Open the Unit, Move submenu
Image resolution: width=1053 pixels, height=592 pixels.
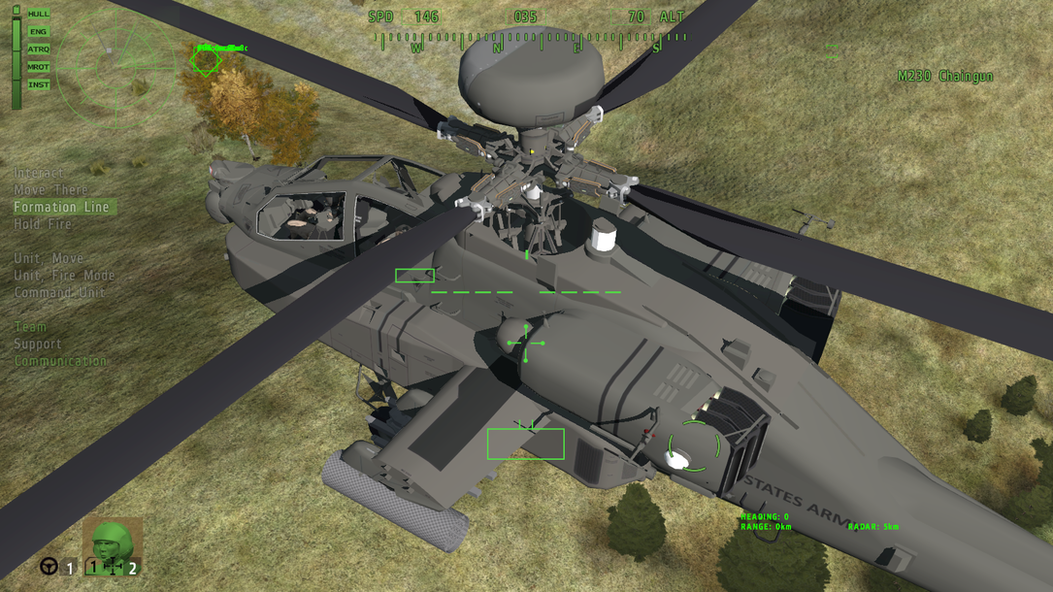click(x=49, y=258)
